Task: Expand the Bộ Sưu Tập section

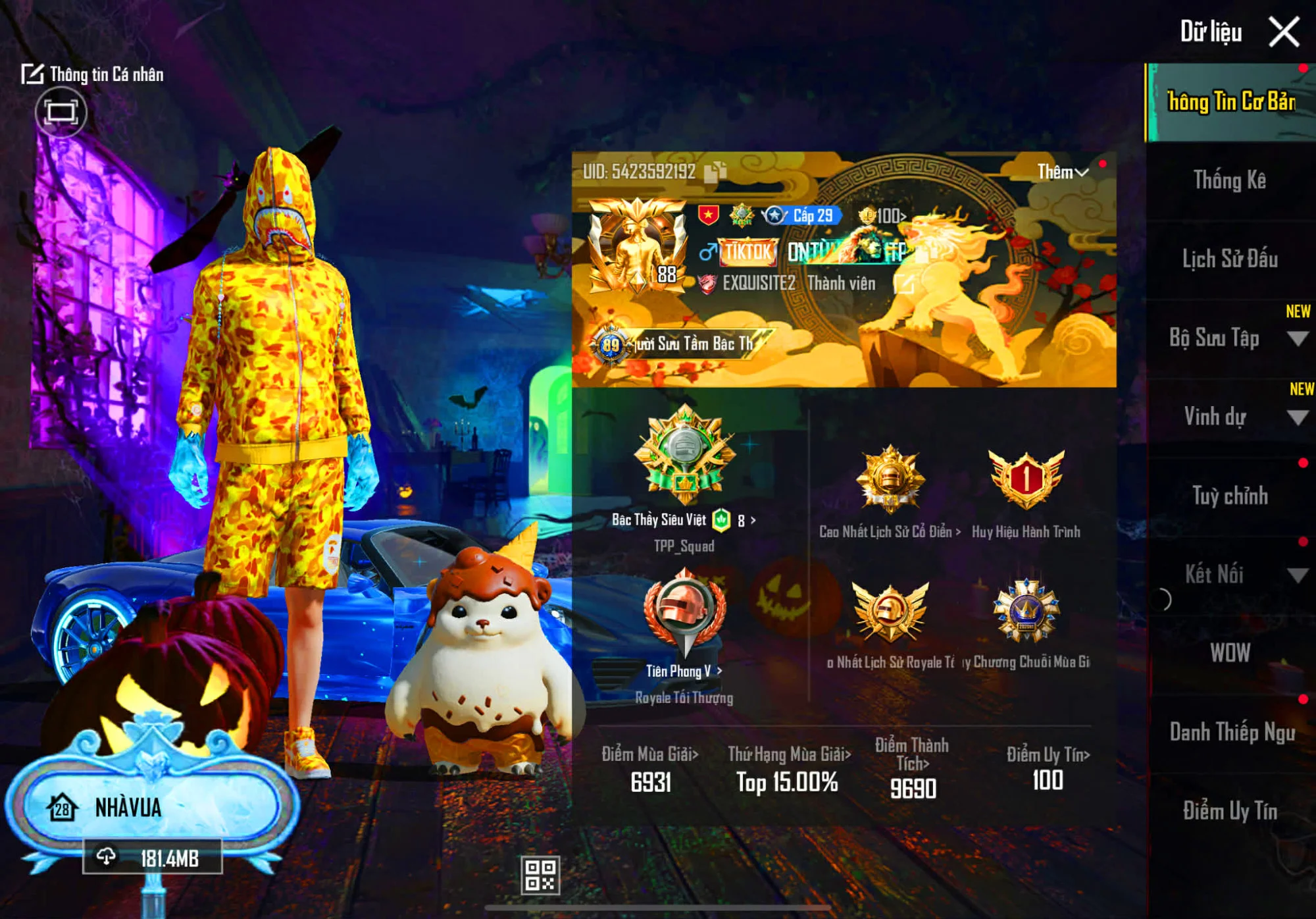Action: click(1235, 339)
